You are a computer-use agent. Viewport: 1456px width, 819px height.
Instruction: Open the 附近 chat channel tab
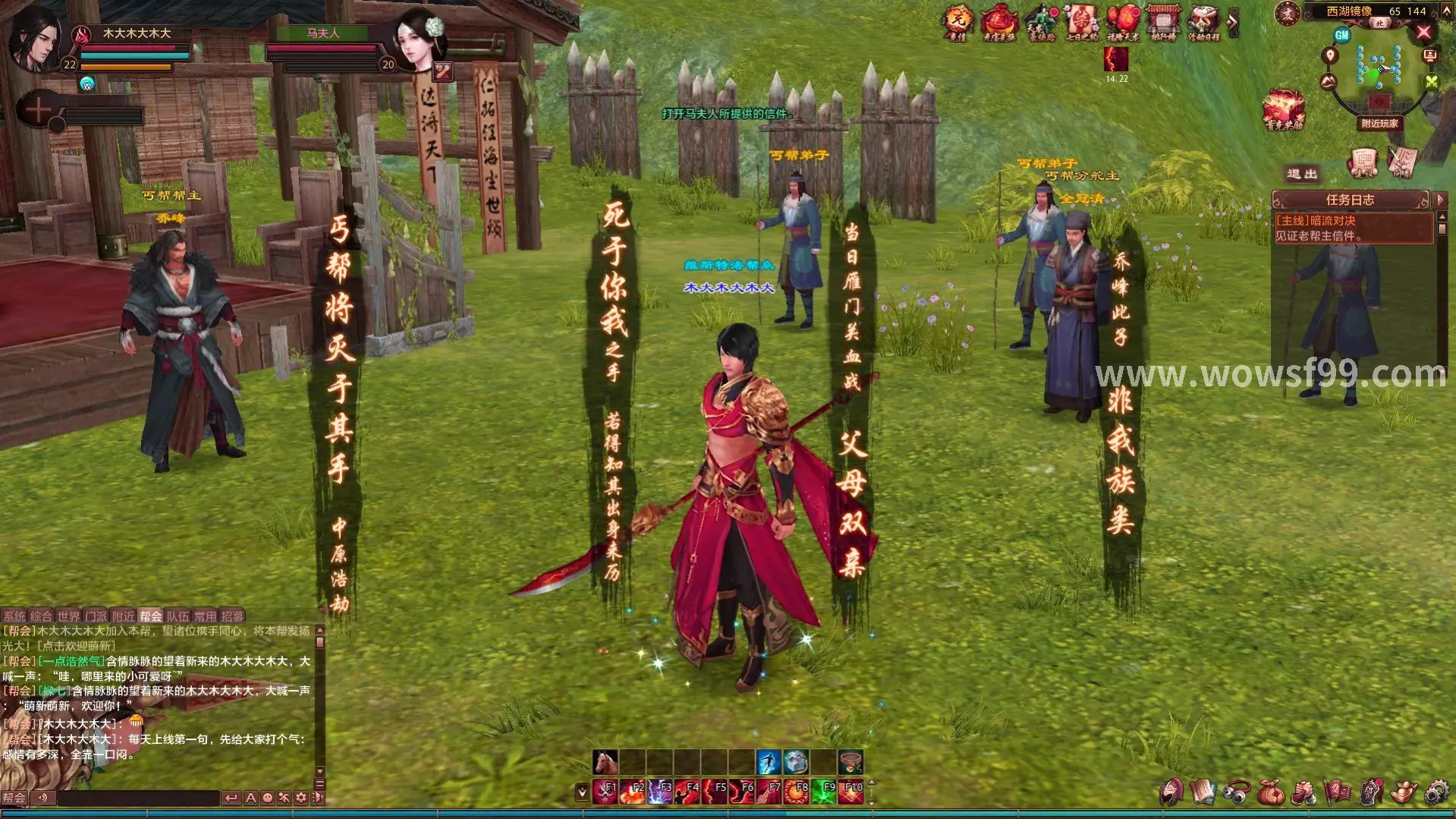tap(123, 616)
